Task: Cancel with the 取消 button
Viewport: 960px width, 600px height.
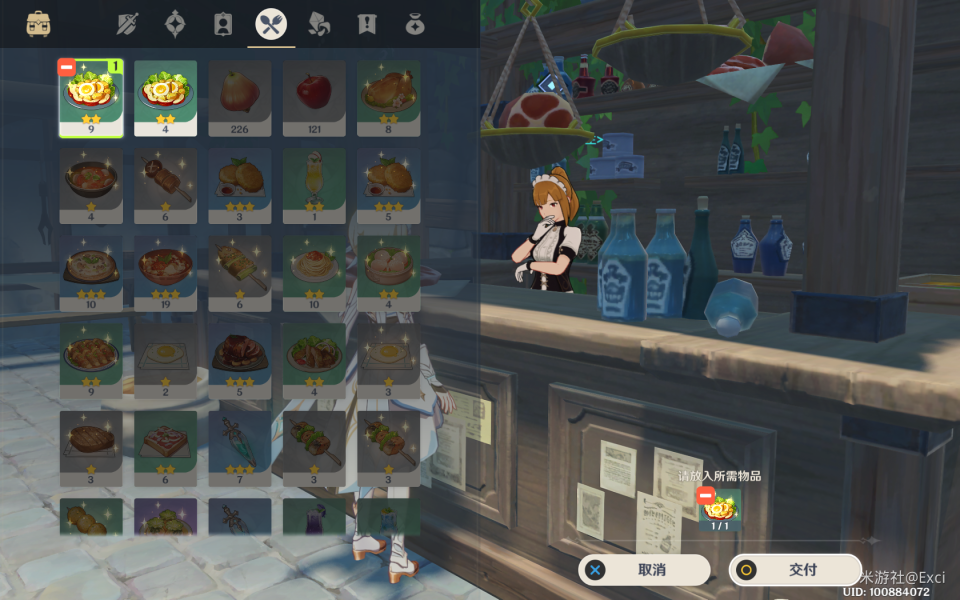Action: pyautogui.click(x=644, y=570)
